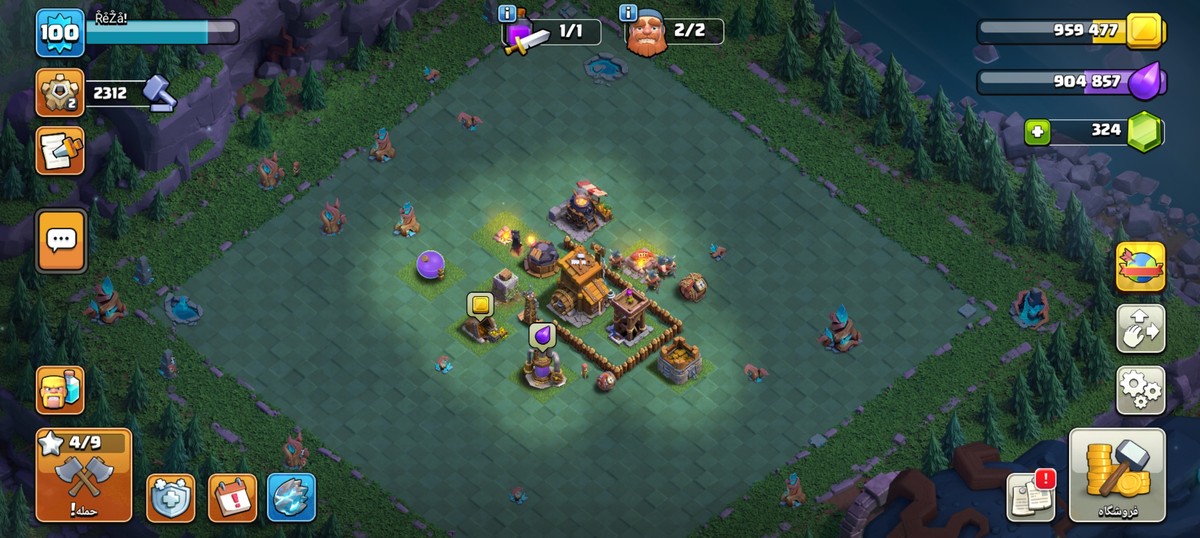Open the shield with plus sign button
1200x538 pixels.
[x=171, y=497]
